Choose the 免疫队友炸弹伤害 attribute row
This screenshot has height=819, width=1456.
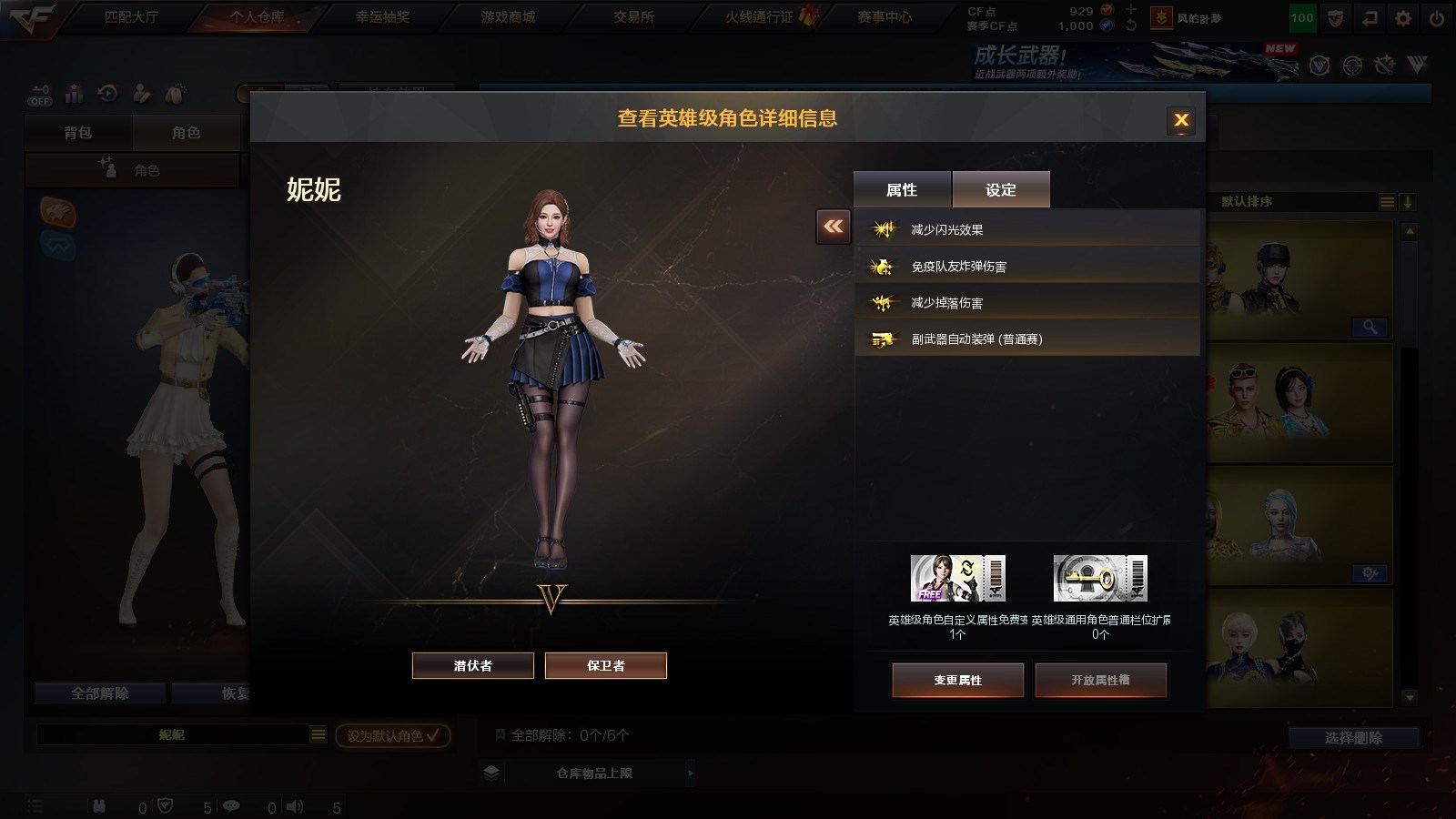click(x=1026, y=266)
